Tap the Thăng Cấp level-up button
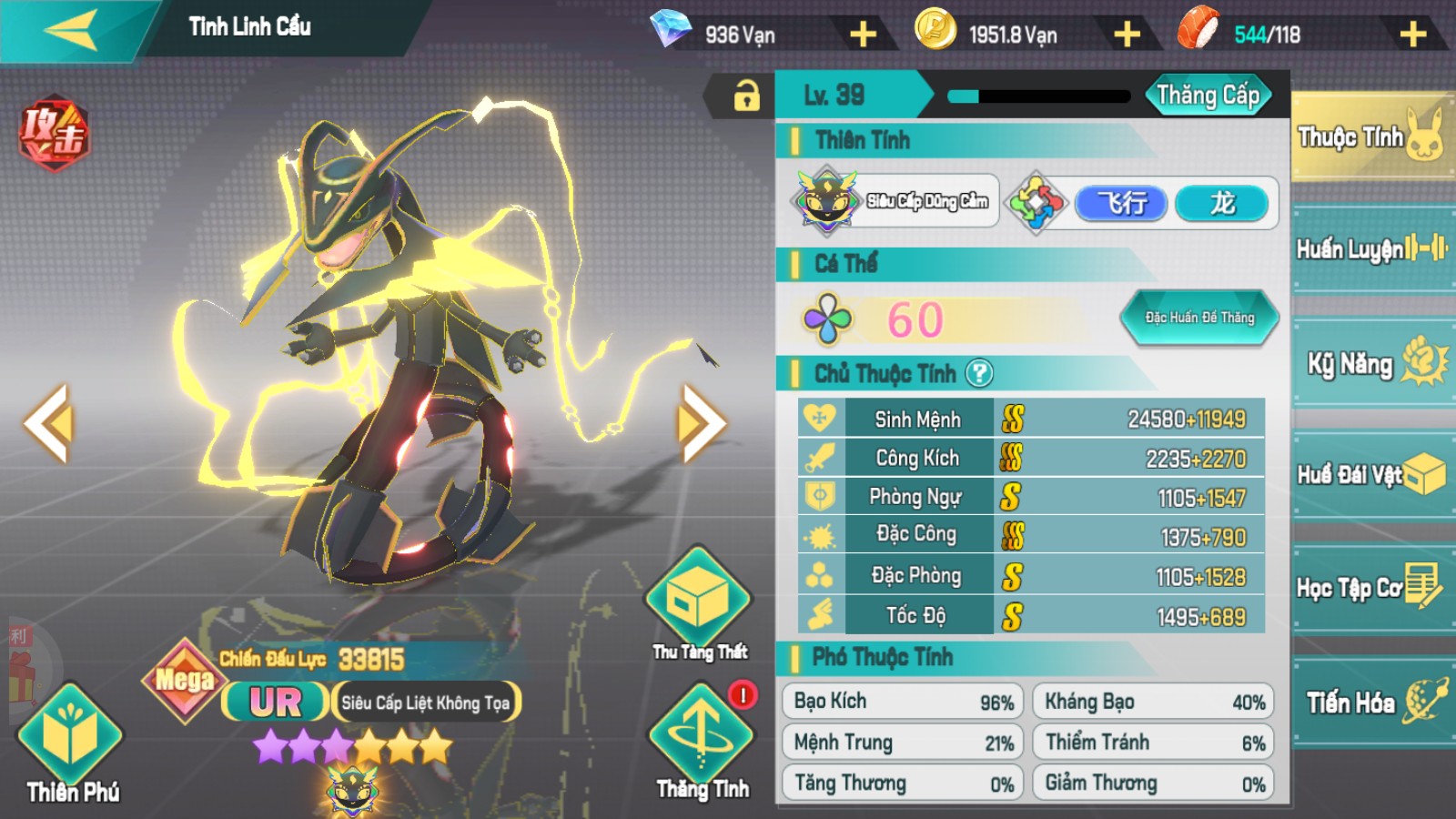Image resolution: width=1456 pixels, height=819 pixels. (1208, 96)
